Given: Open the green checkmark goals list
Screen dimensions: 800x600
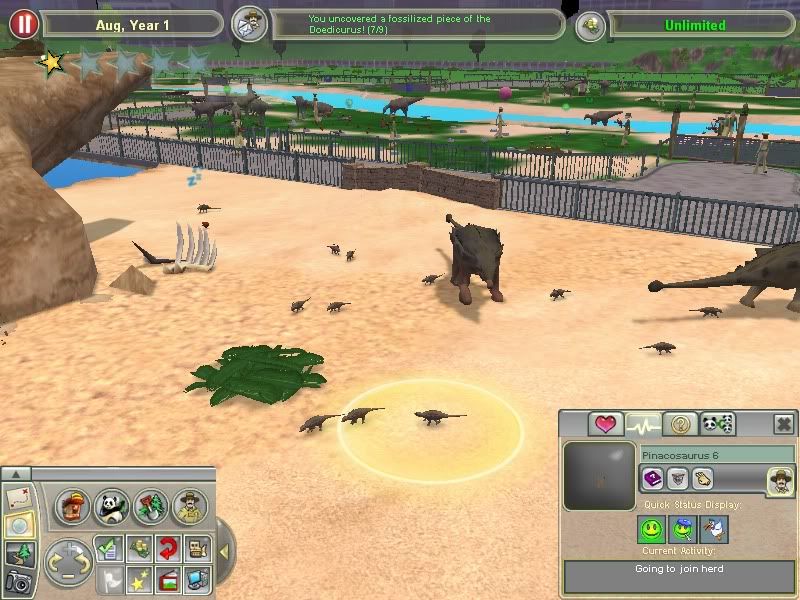Looking at the screenshot, I should click(x=110, y=548).
